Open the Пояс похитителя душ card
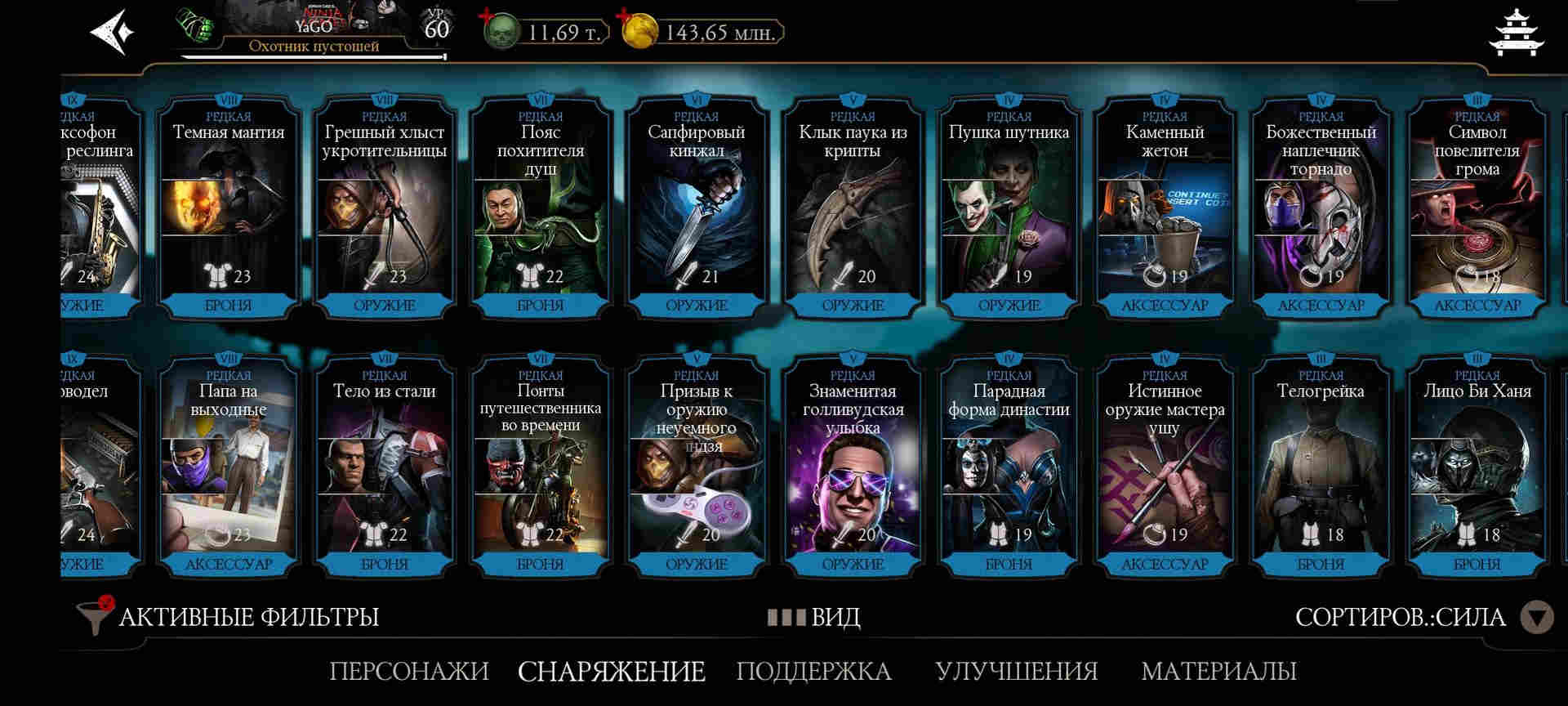The image size is (1568, 706). (x=541, y=208)
